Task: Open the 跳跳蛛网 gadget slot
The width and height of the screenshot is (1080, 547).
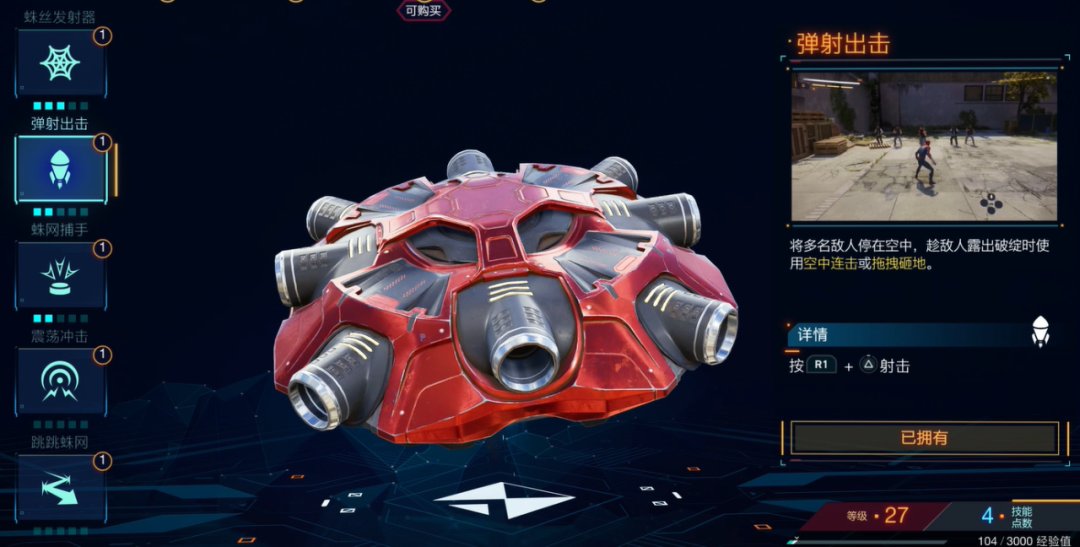Action: click(60, 487)
